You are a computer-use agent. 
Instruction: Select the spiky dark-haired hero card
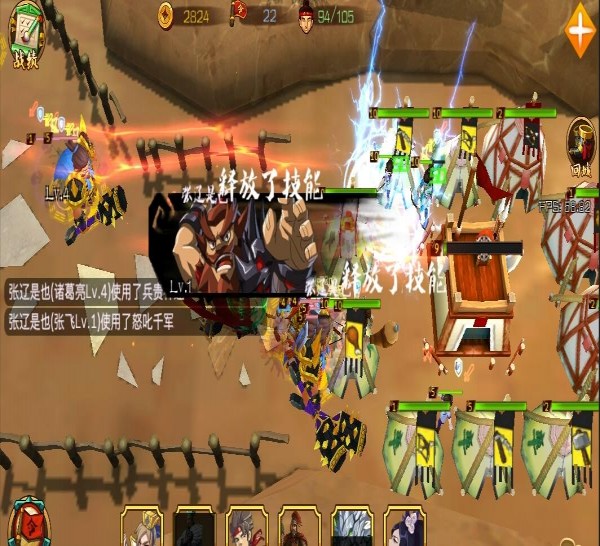click(x=247, y=526)
